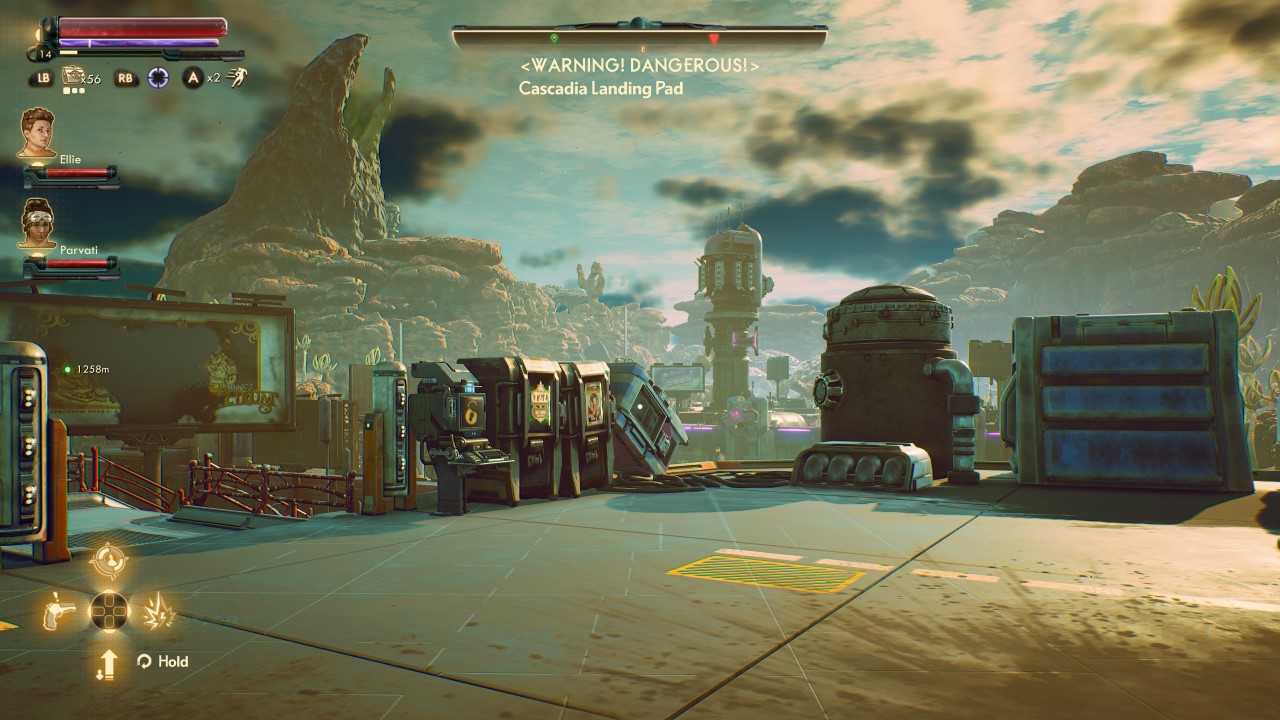Select the revolver companion ability icon

(x=60, y=610)
